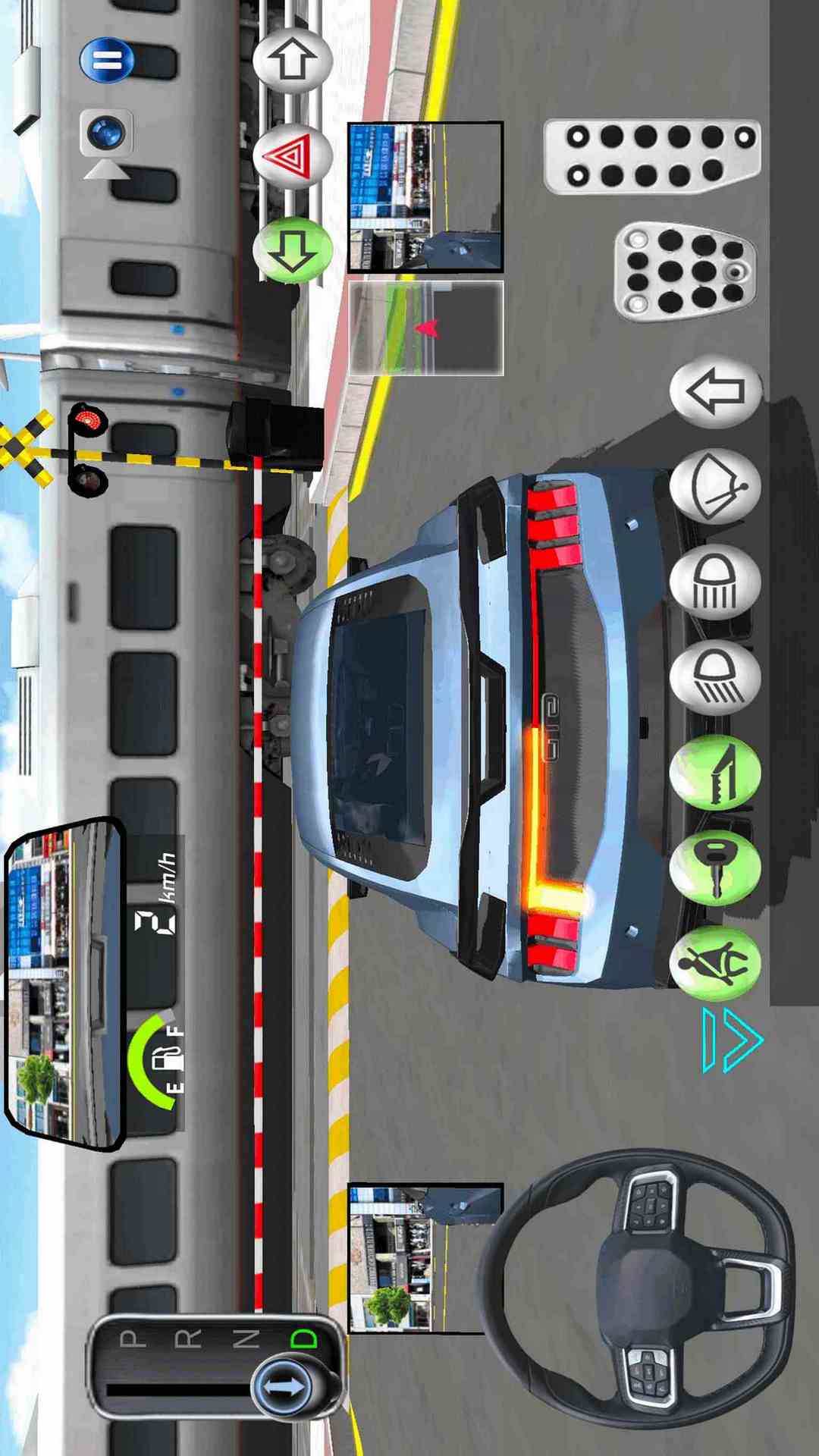Click the grey arrow button beside the wiper control

[715, 391]
